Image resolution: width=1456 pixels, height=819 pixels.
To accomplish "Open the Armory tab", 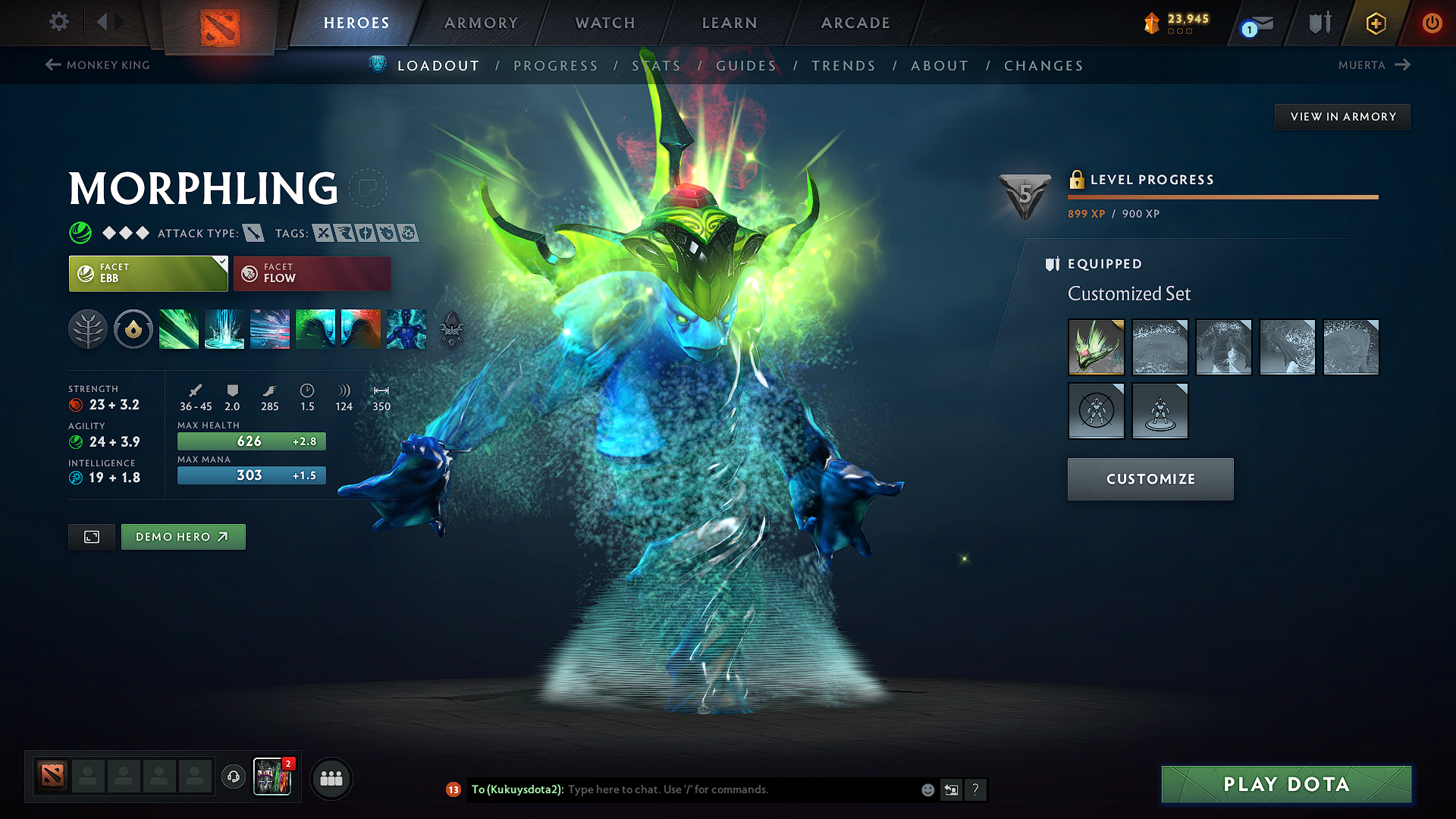I will [480, 23].
